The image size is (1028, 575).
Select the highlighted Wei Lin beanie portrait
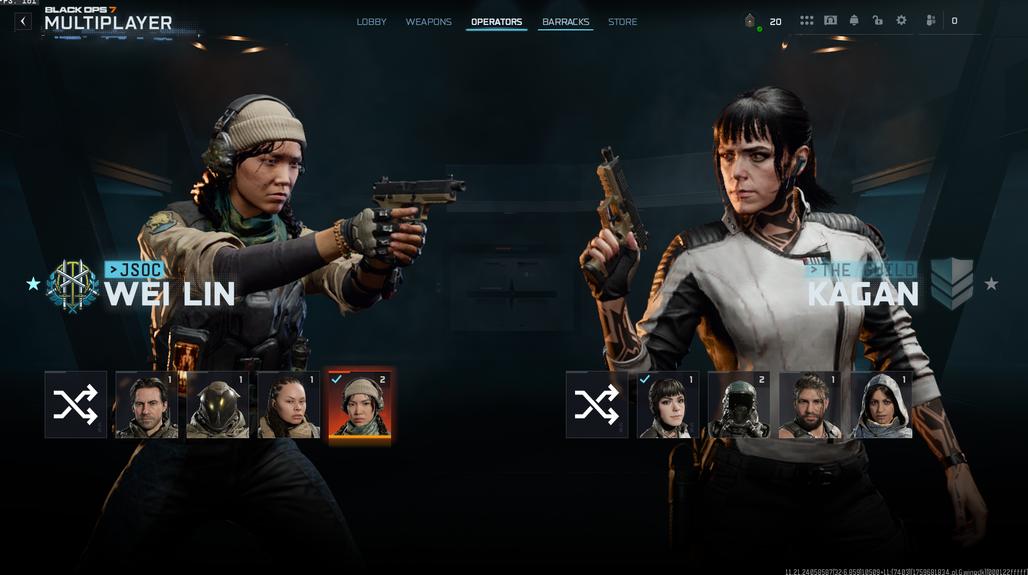(359, 405)
